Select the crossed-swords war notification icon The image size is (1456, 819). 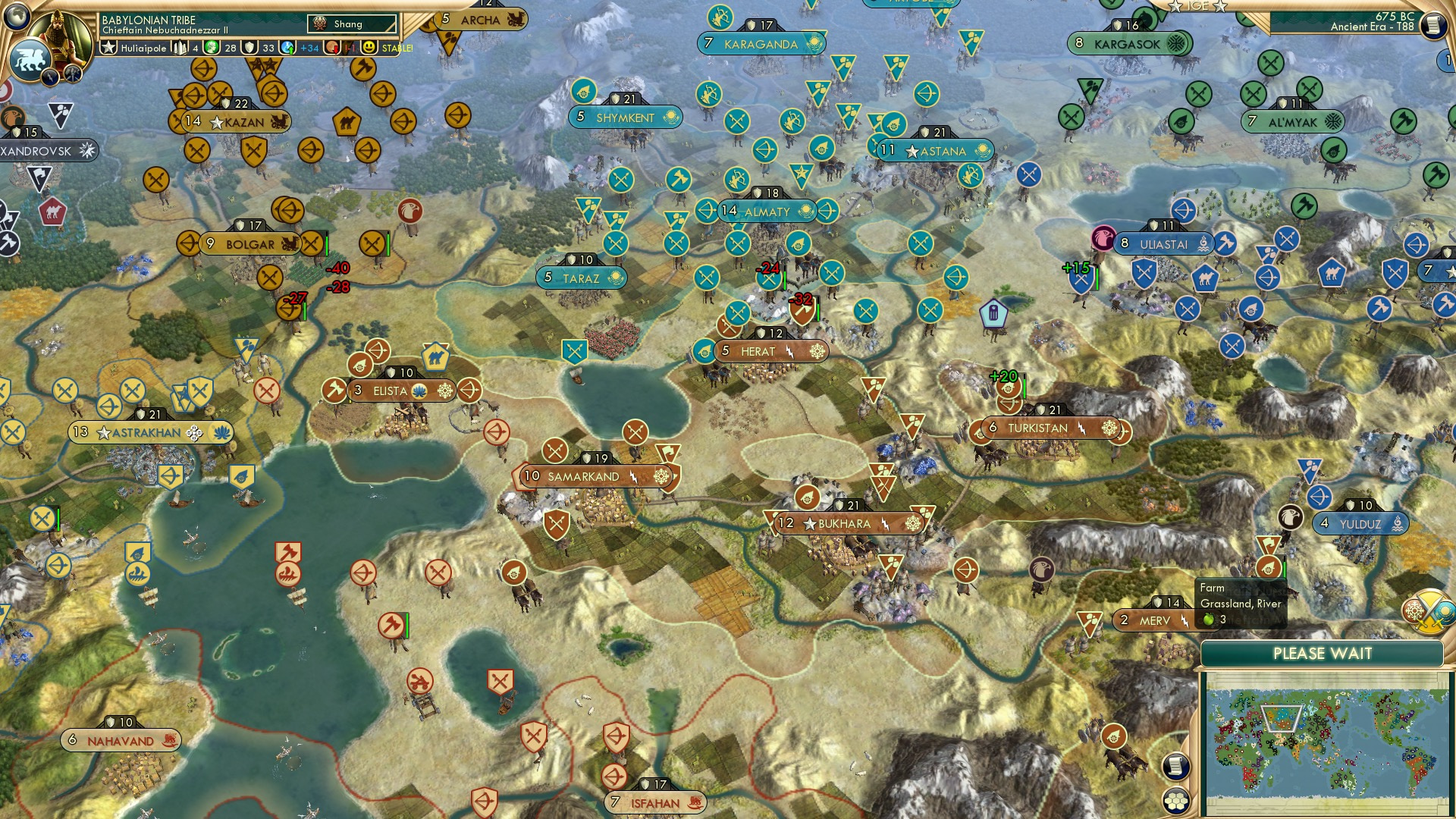pyautogui.click(x=1429, y=612)
